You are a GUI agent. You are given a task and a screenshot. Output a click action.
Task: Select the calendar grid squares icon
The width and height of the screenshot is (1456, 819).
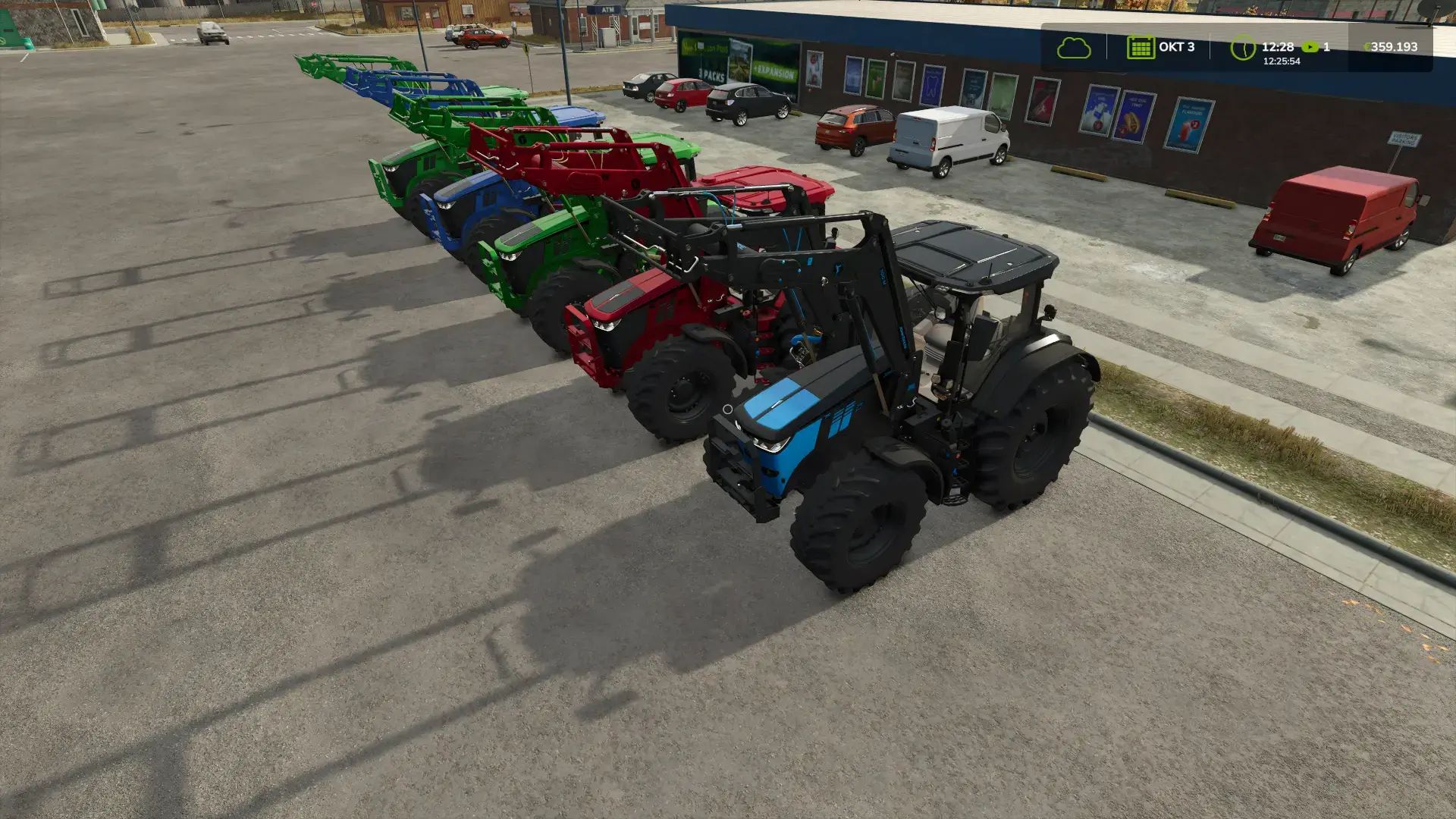click(1141, 48)
